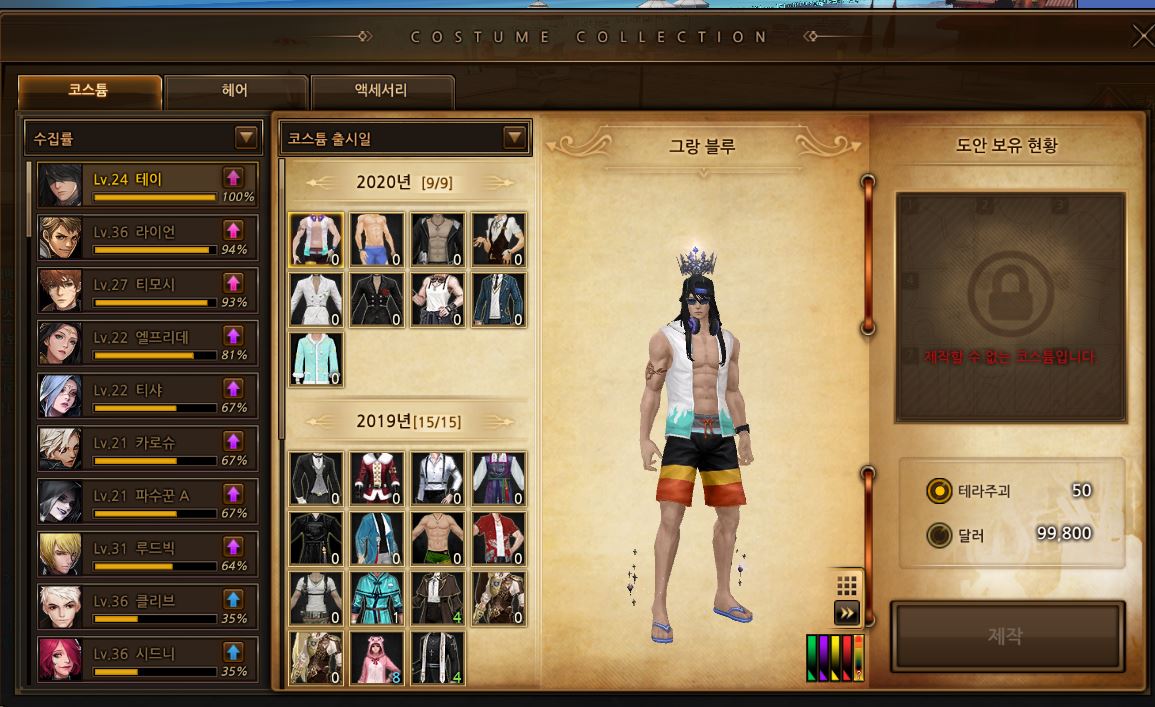
Task: Pick character Lv.36 시드니
Action: 147,660
